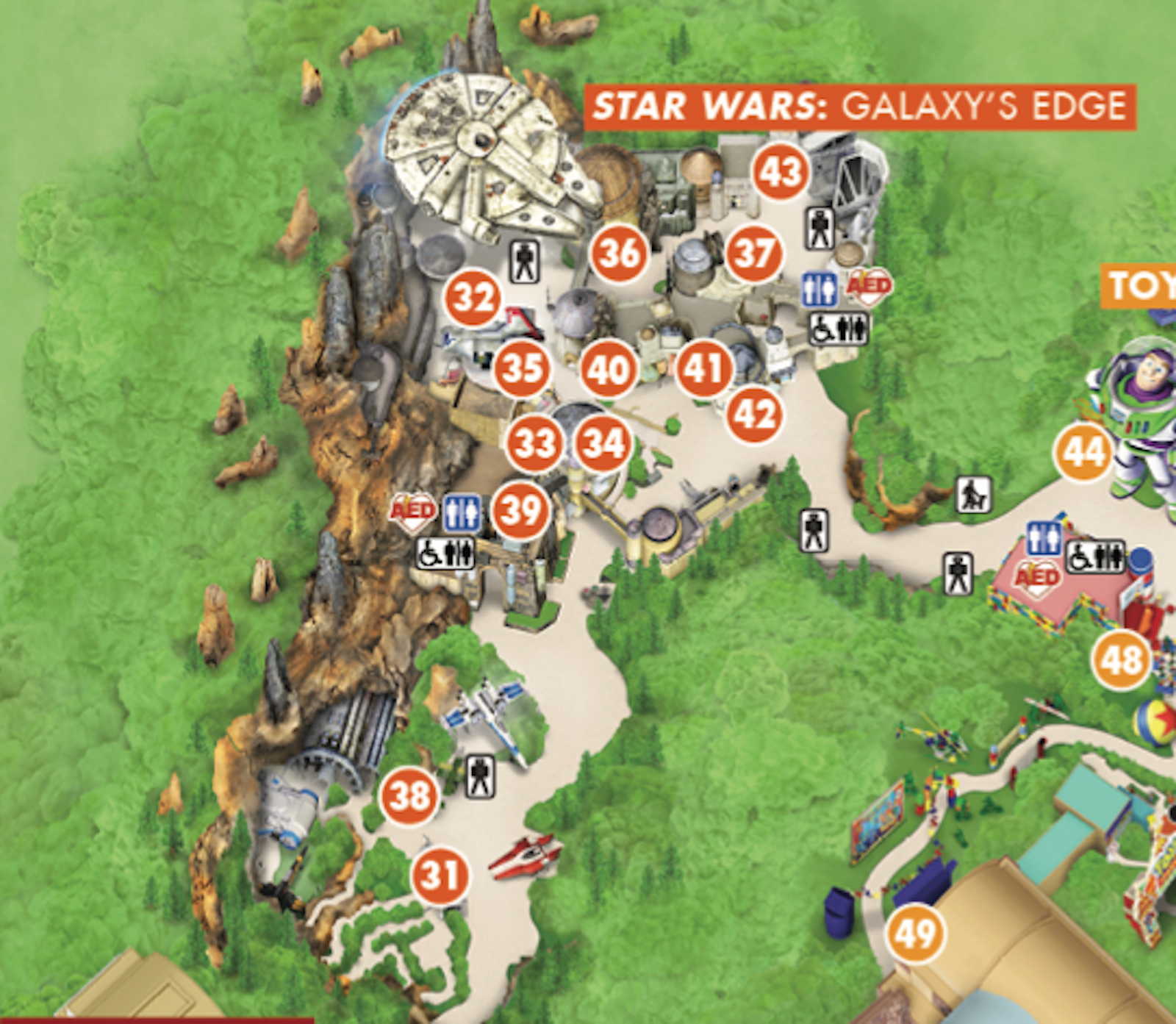This screenshot has width=1176, height=1024.
Task: Click the orange marker 32
Action: pyautogui.click(x=473, y=298)
